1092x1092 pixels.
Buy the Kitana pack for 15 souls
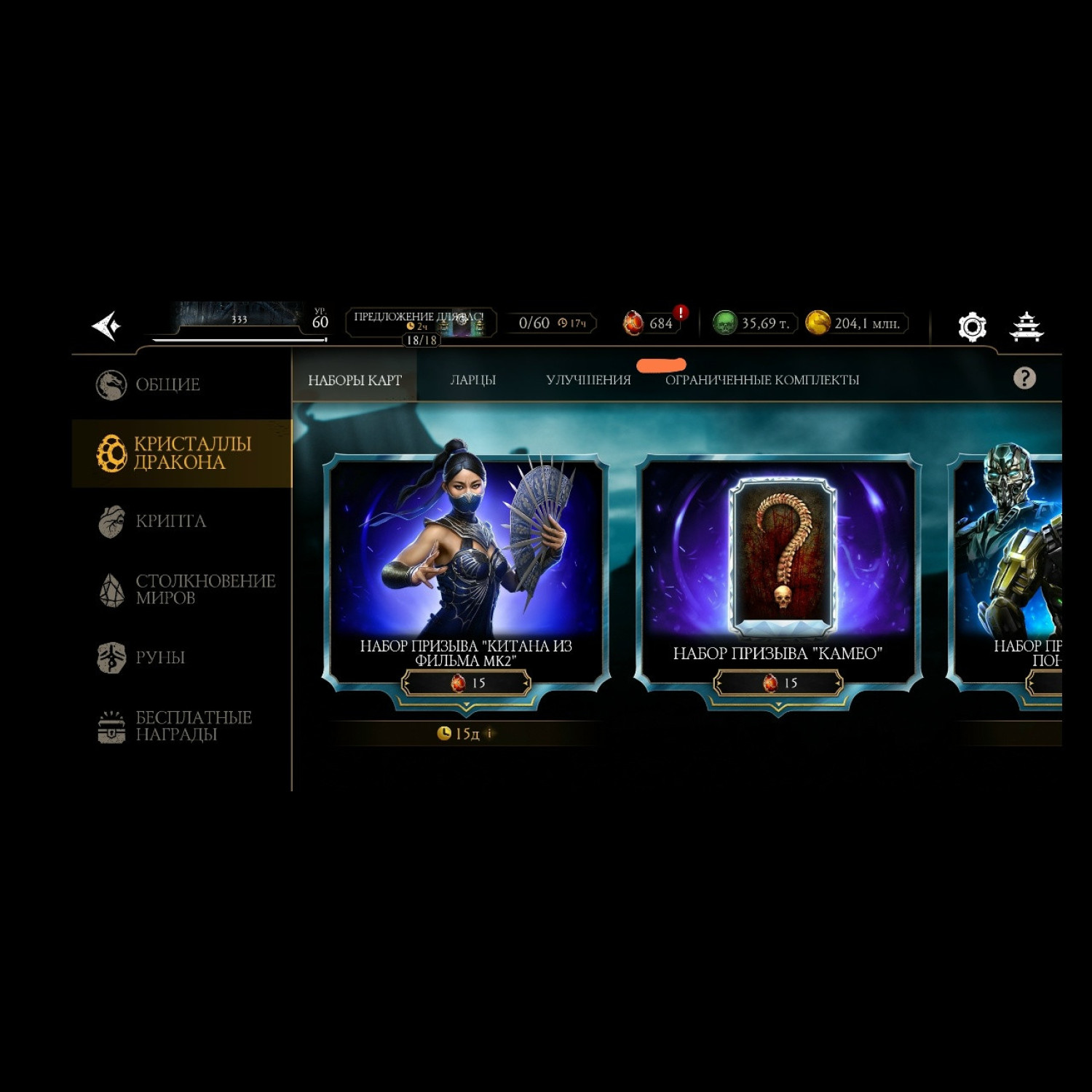(467, 683)
